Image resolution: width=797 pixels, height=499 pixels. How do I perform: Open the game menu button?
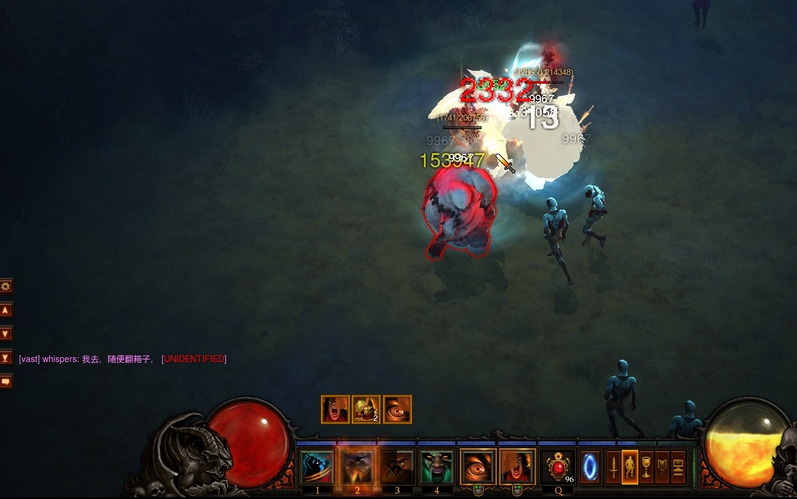coord(678,467)
